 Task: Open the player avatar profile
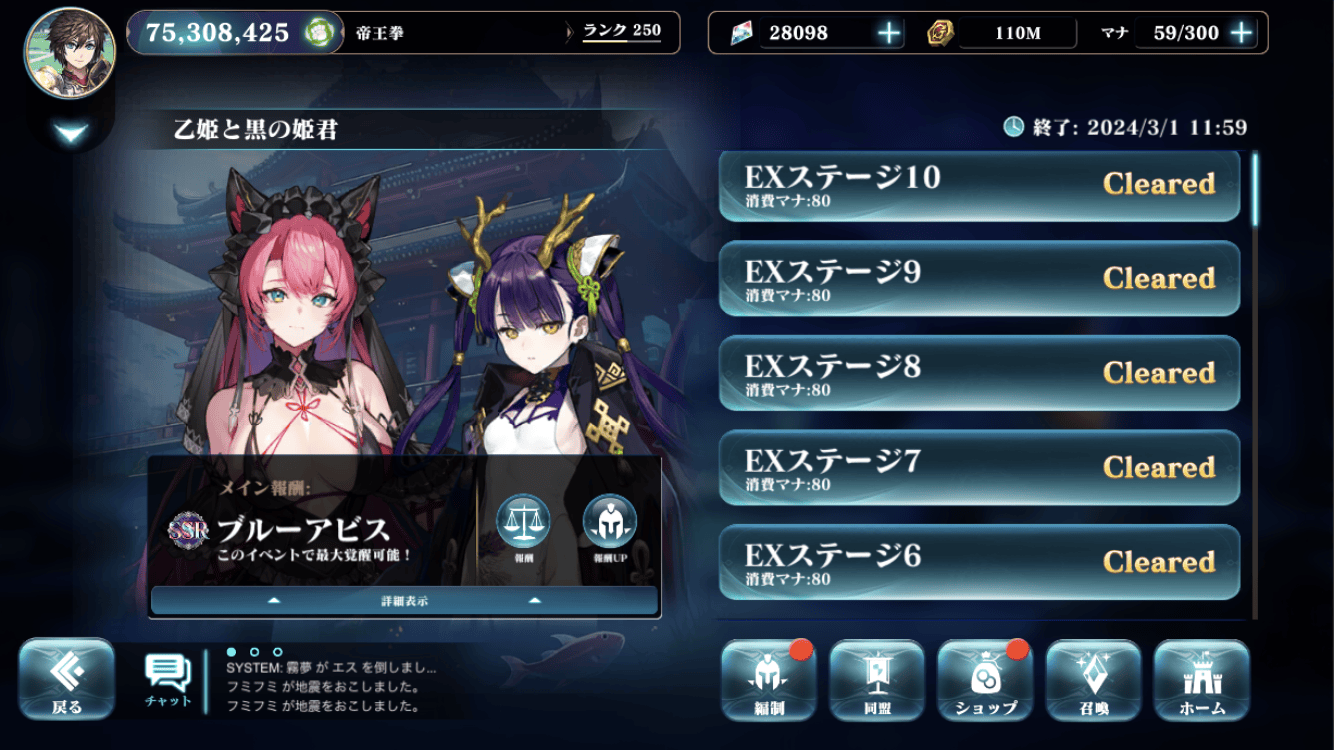coord(70,53)
